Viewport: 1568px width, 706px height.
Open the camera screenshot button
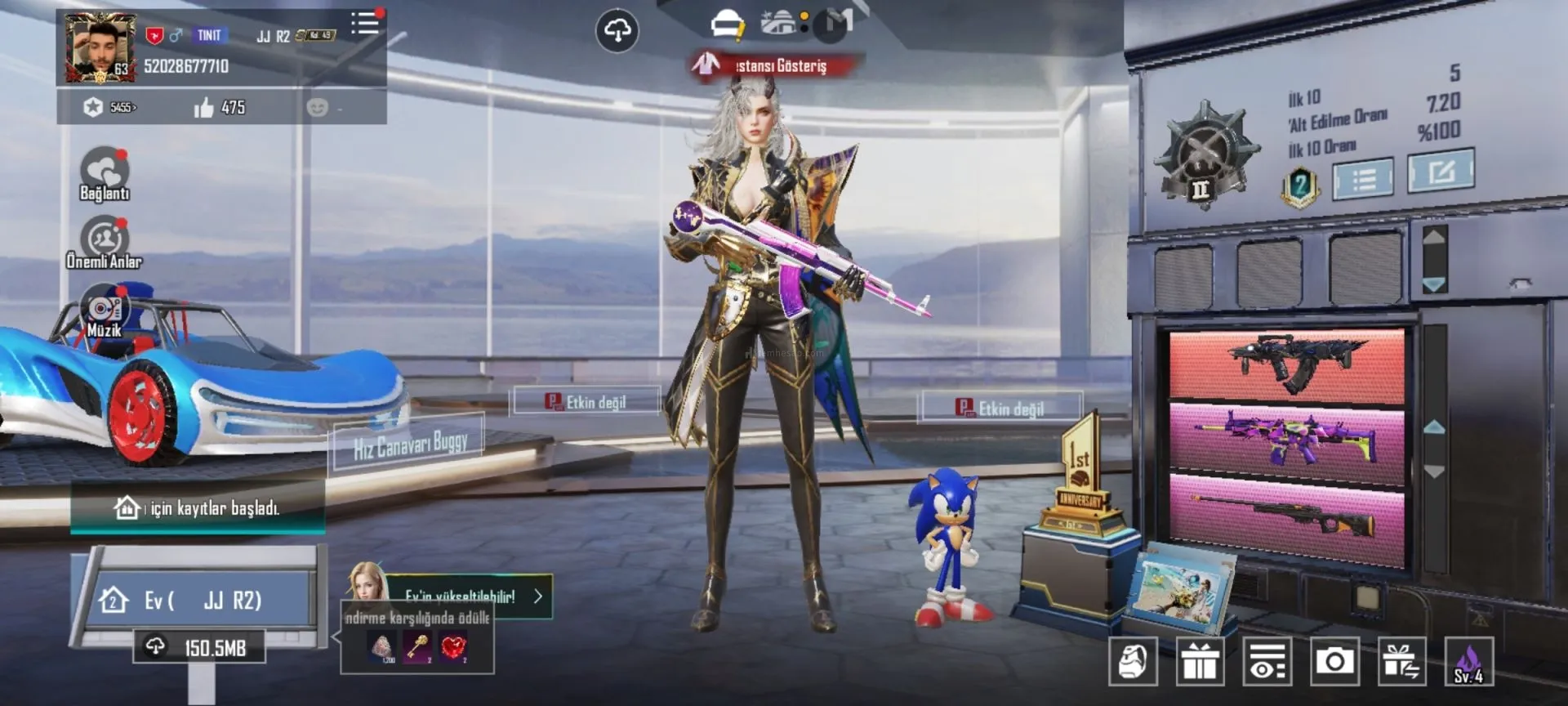(x=1334, y=660)
